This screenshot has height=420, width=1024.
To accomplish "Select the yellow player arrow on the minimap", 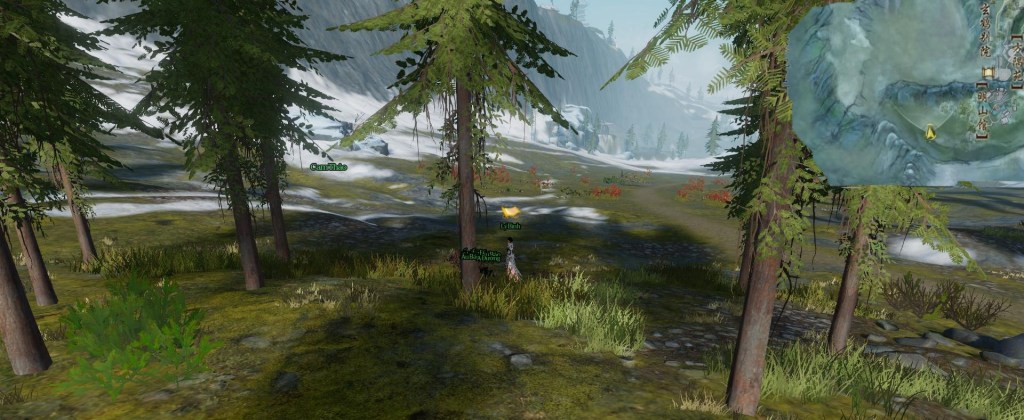I will pos(931,131).
